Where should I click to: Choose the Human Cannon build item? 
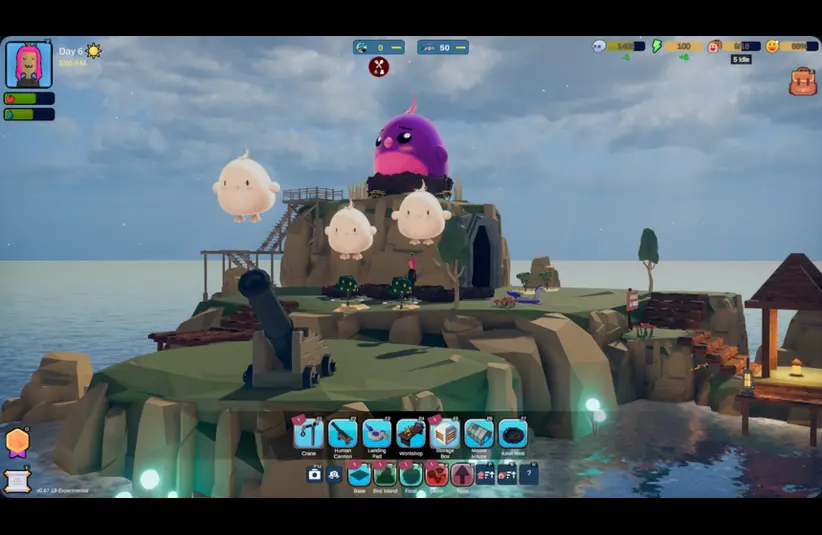342,433
